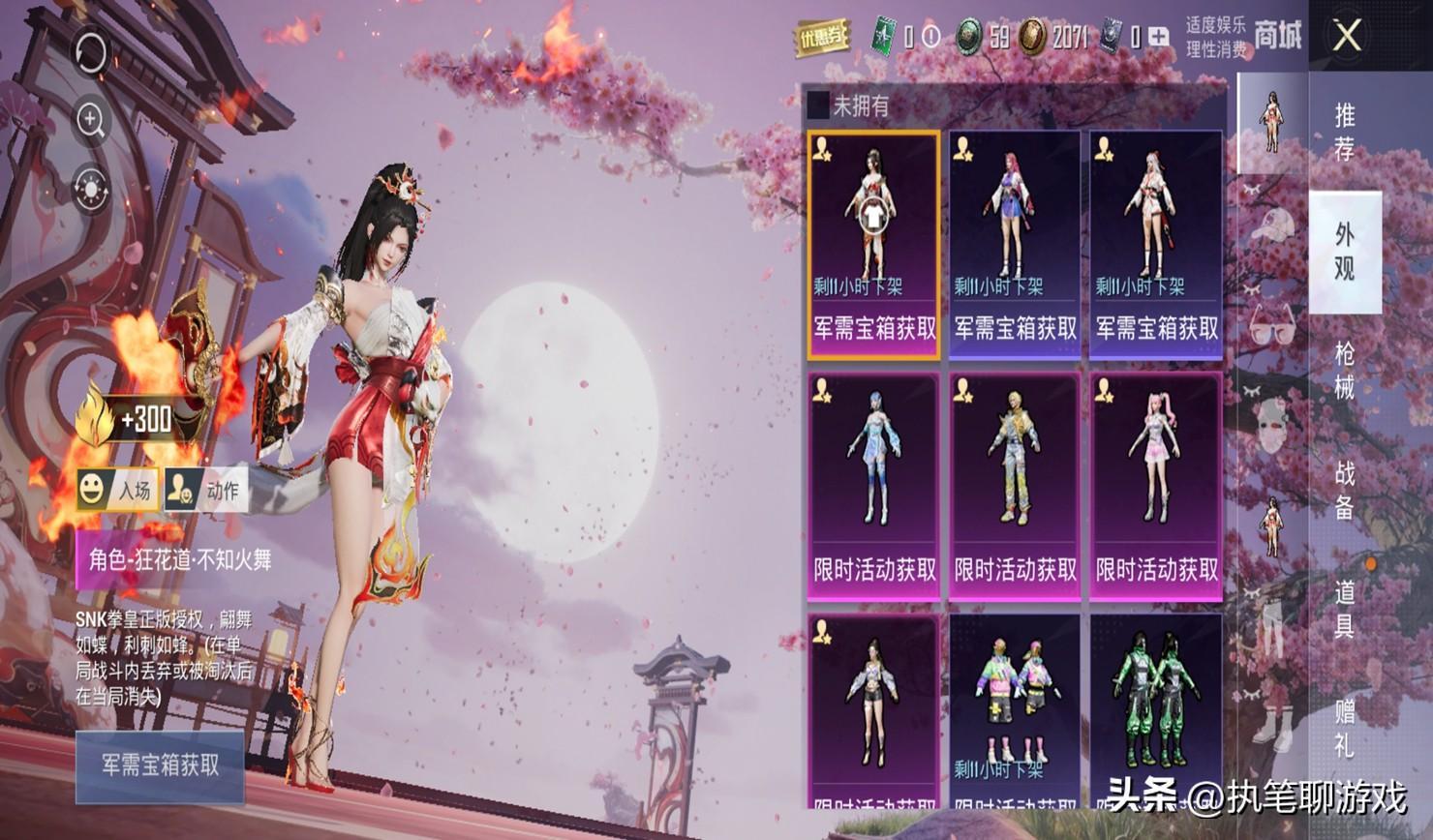Zoom in with the magnifier icon
Screen dimensions: 1433x840
pyautogui.click(x=91, y=120)
